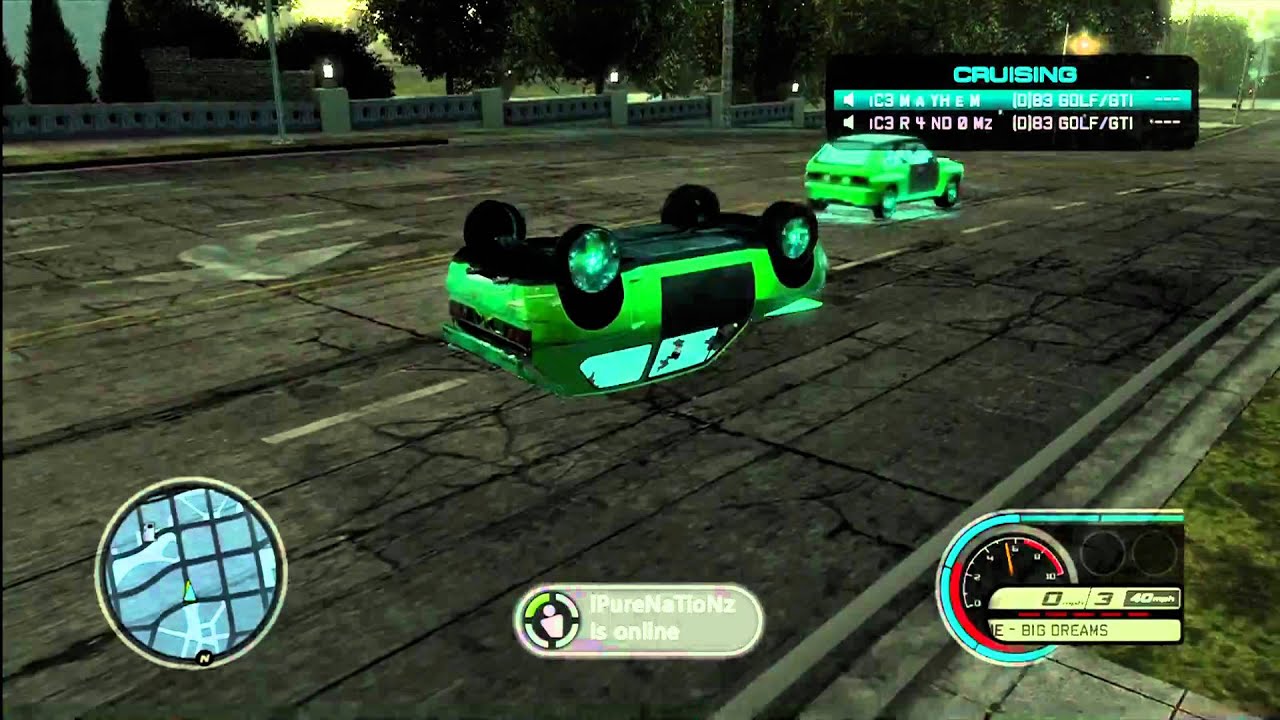This screenshot has height=720, width=1280.
Task: Toggle speaker icon beside iC3 R 4 ND 0 Mz
Action: 848,123
